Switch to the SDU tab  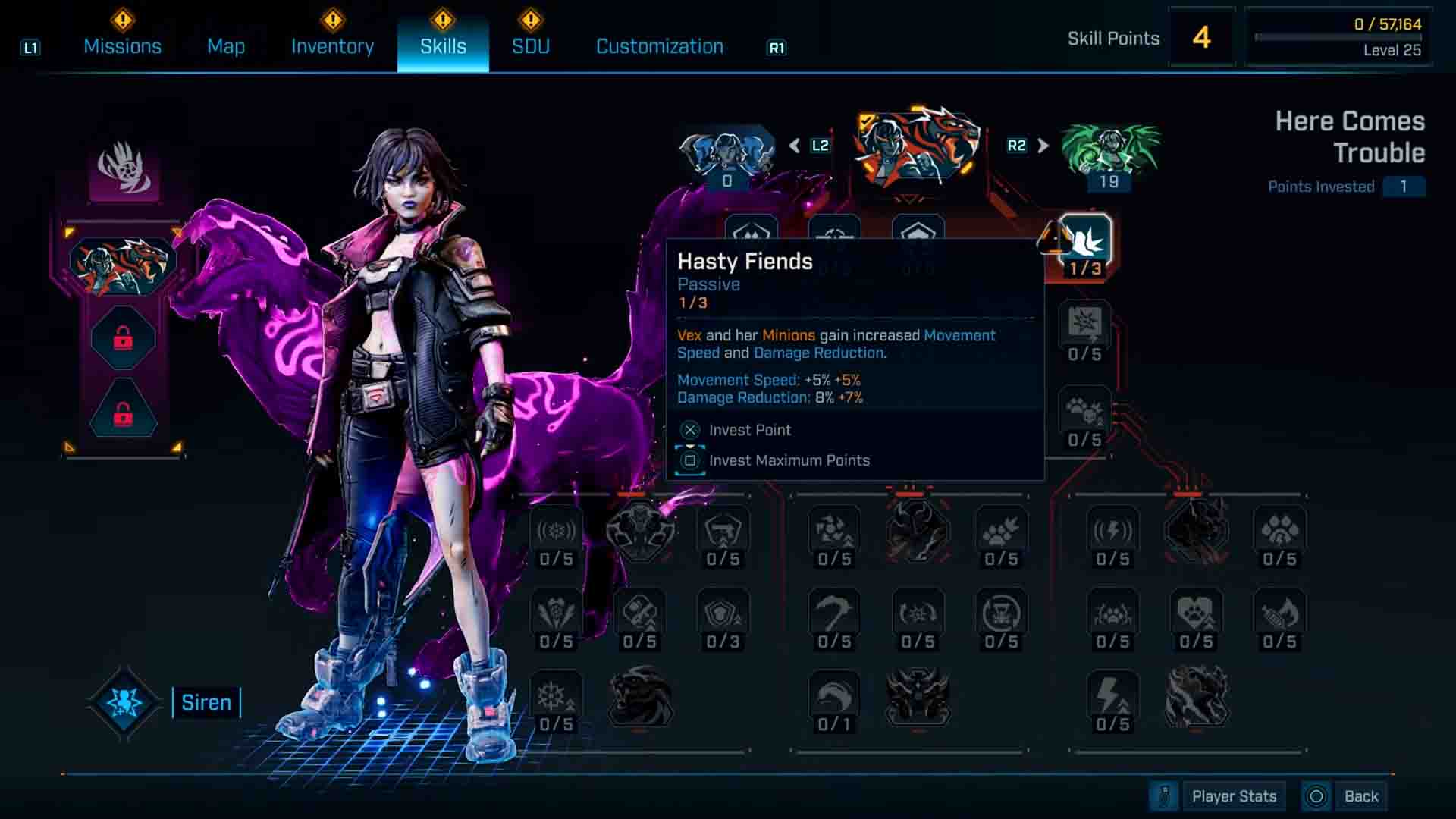(x=530, y=46)
